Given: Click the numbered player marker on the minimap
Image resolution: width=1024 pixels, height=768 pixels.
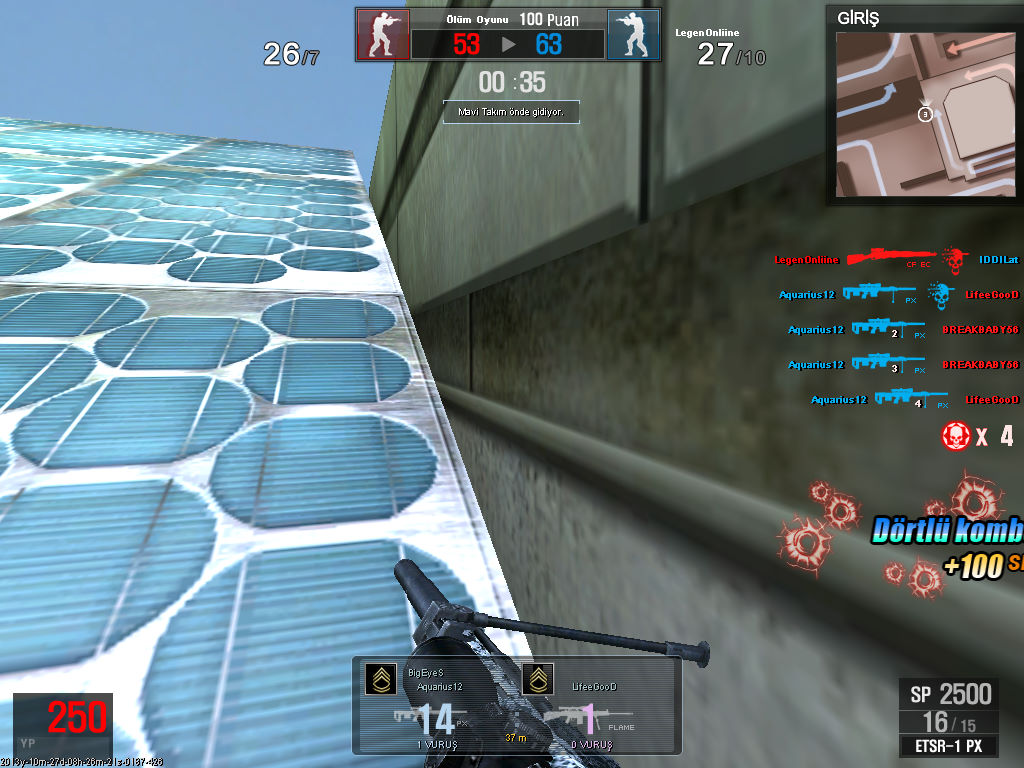Looking at the screenshot, I should click(x=925, y=115).
